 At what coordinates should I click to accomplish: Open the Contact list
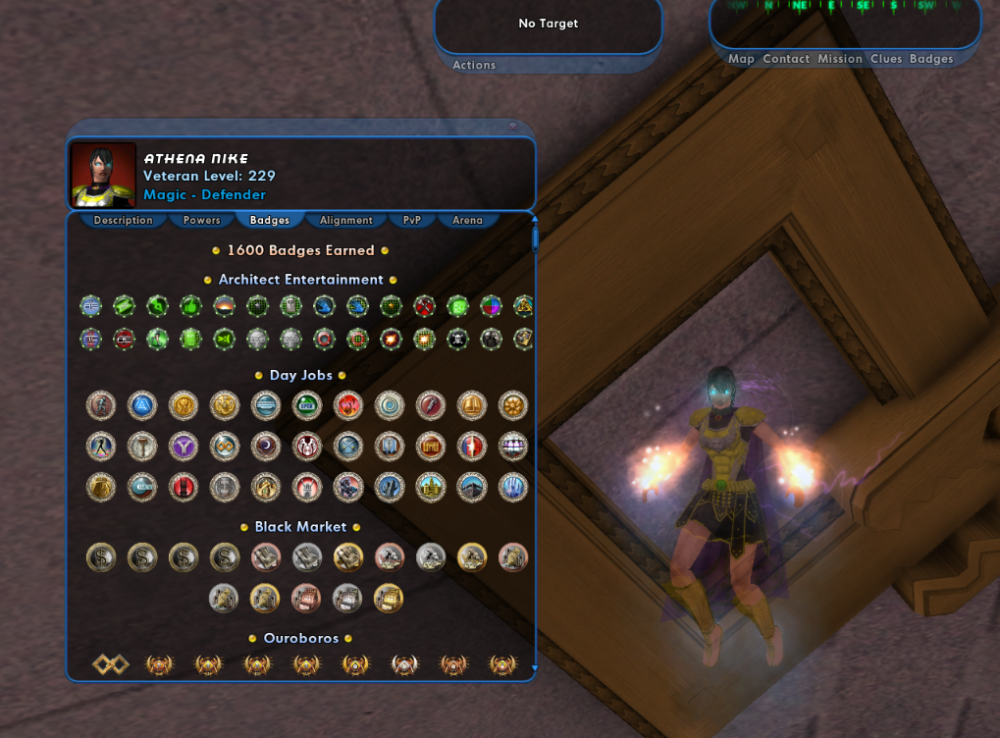786,59
